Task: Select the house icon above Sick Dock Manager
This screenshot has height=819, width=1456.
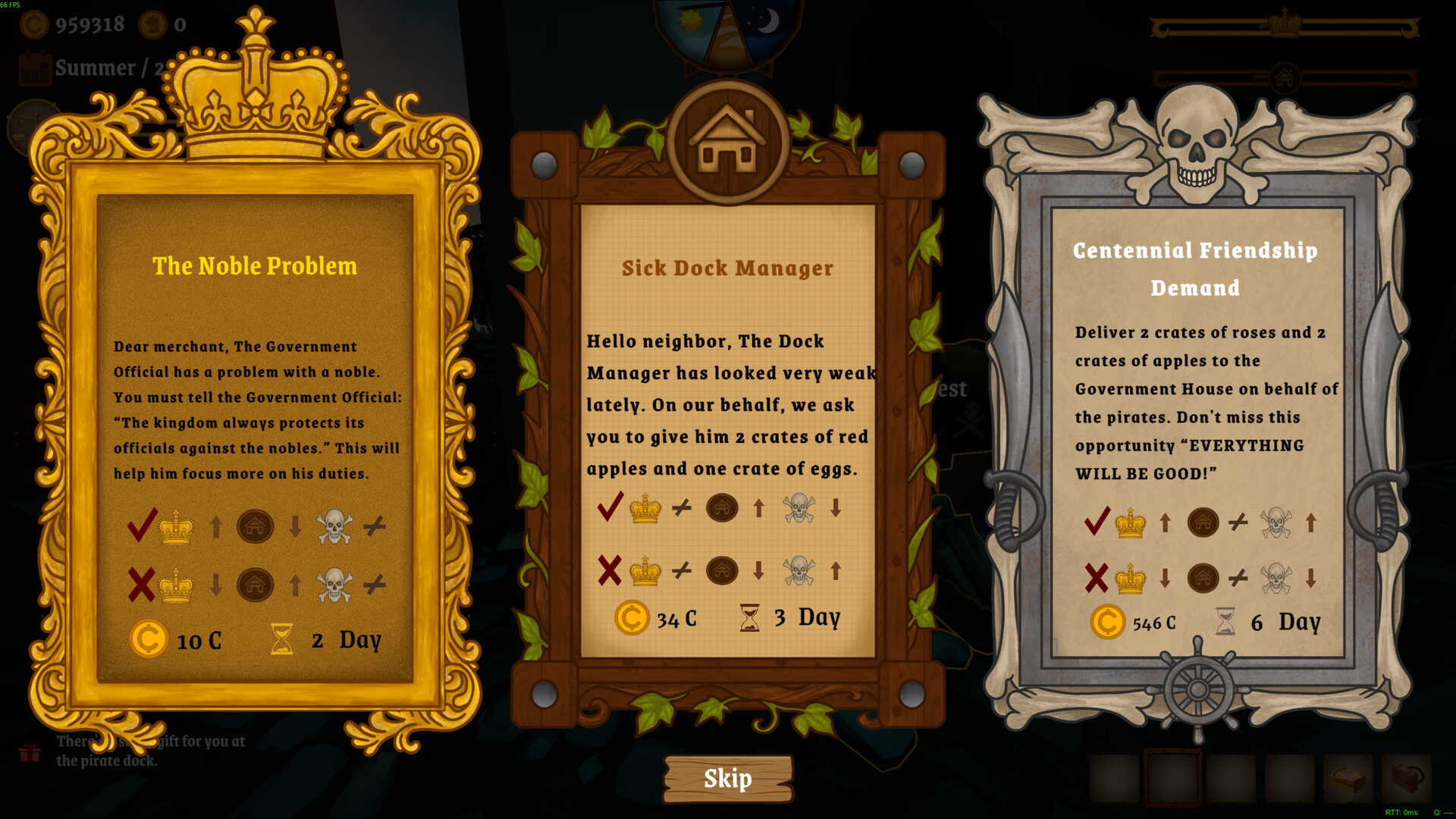Action: [x=726, y=144]
